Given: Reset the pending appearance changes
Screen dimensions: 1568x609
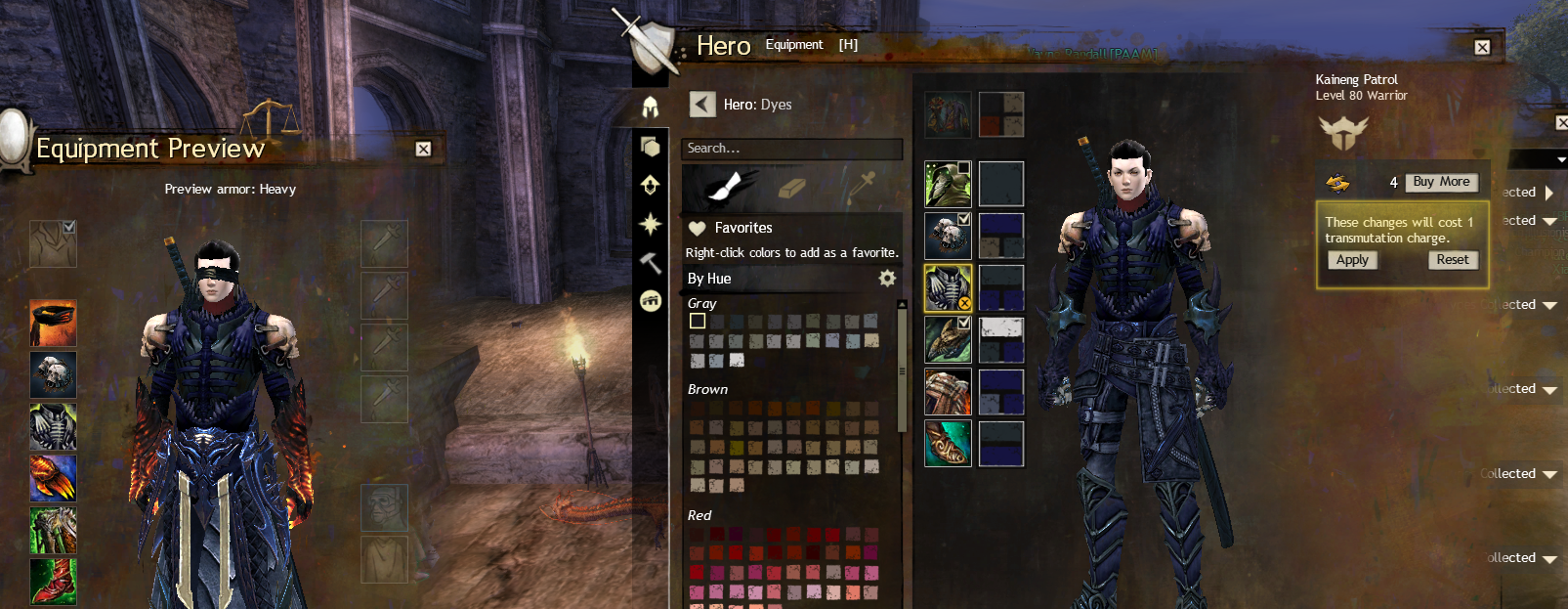Looking at the screenshot, I should 1452,260.
